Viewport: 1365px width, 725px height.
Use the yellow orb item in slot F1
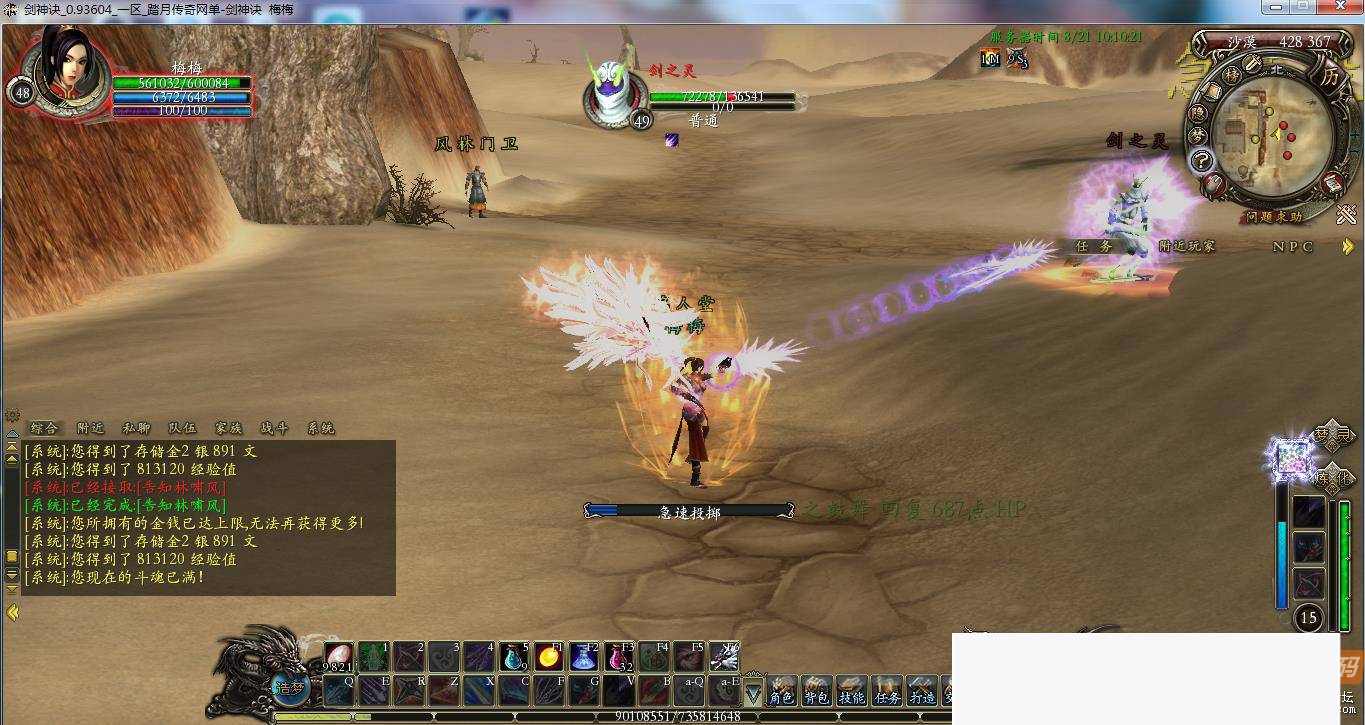click(548, 657)
